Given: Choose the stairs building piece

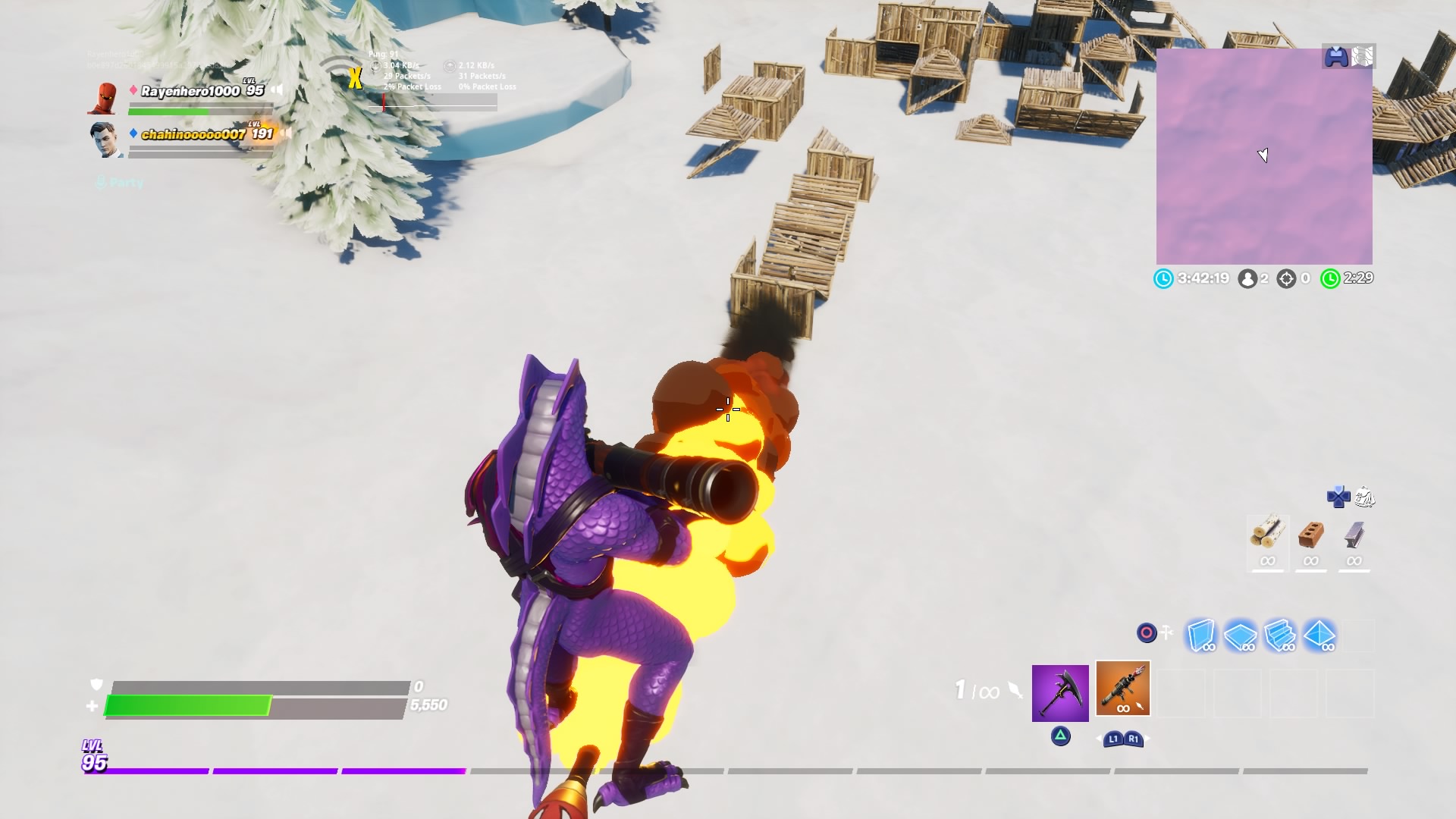Looking at the screenshot, I should click(1279, 635).
